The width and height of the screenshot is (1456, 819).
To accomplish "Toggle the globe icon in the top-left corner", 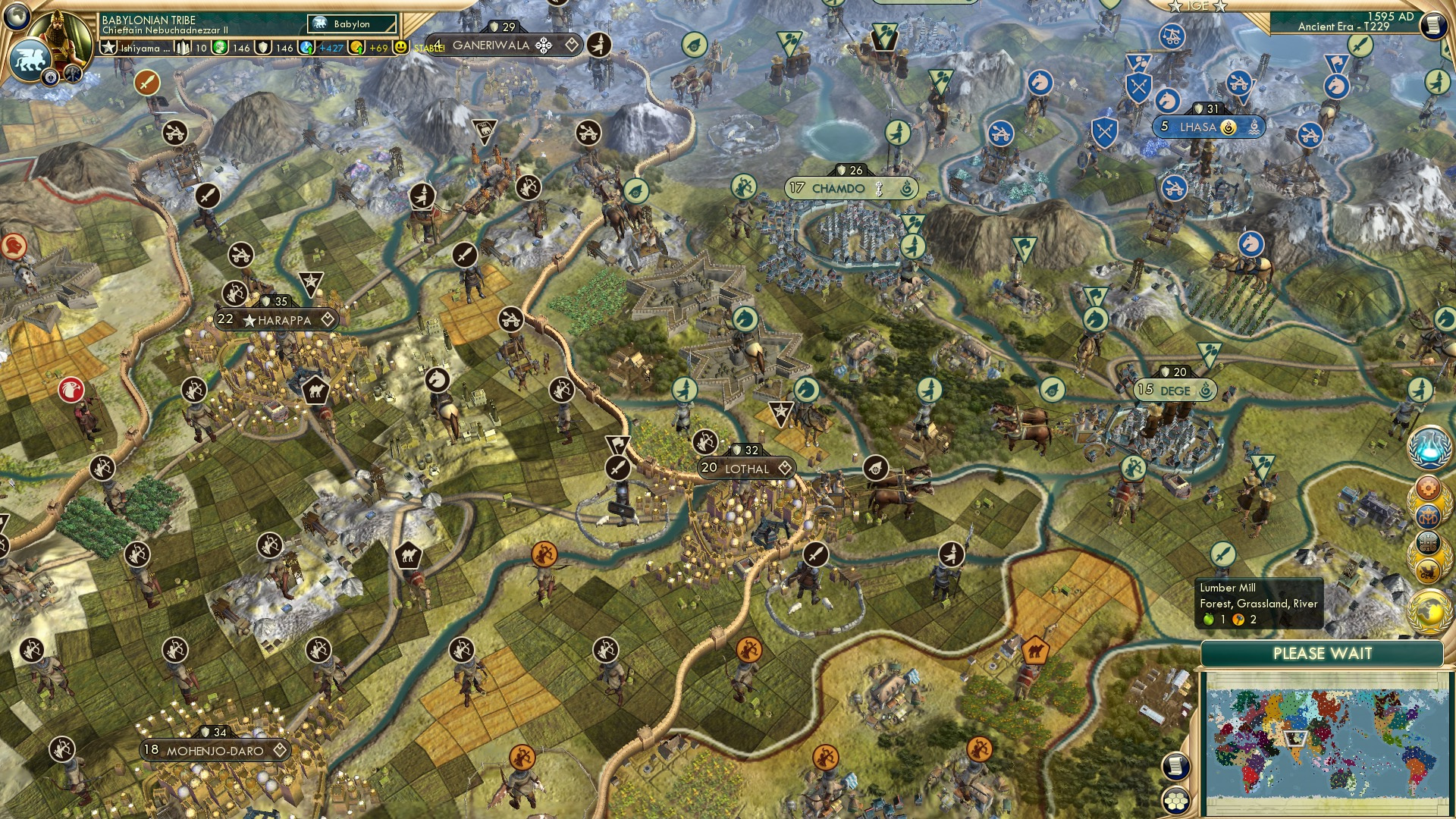I will click(x=17, y=17).
